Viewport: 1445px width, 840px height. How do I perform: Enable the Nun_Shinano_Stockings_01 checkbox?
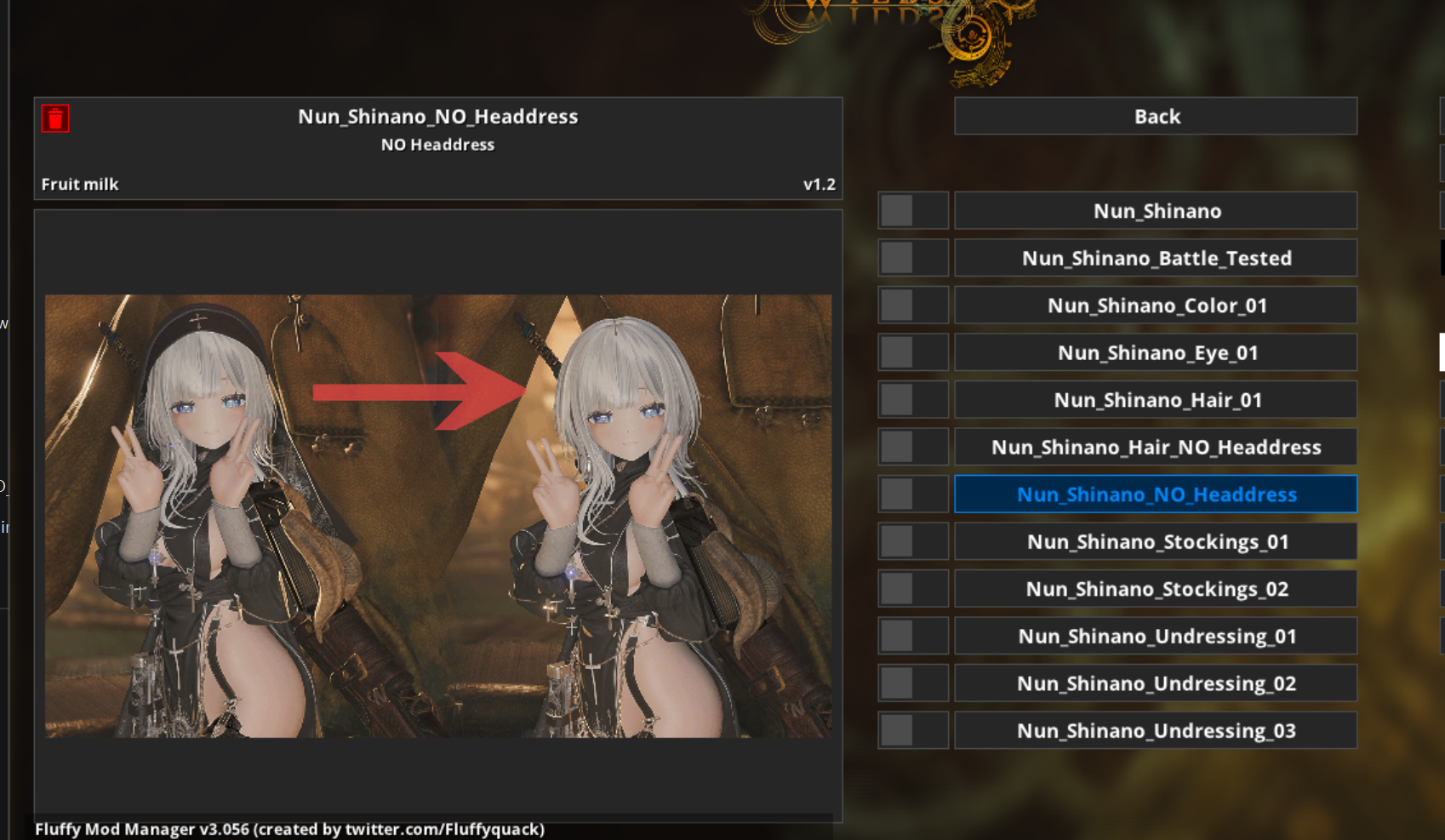pyautogui.click(x=913, y=540)
